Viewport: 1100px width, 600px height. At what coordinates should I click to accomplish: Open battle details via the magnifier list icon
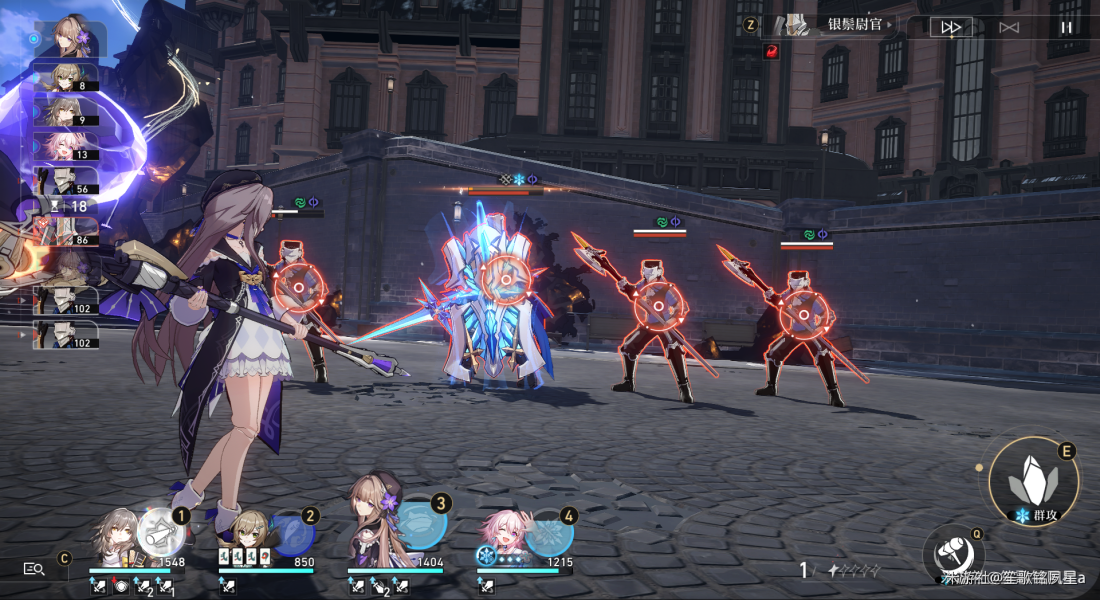pos(34,568)
